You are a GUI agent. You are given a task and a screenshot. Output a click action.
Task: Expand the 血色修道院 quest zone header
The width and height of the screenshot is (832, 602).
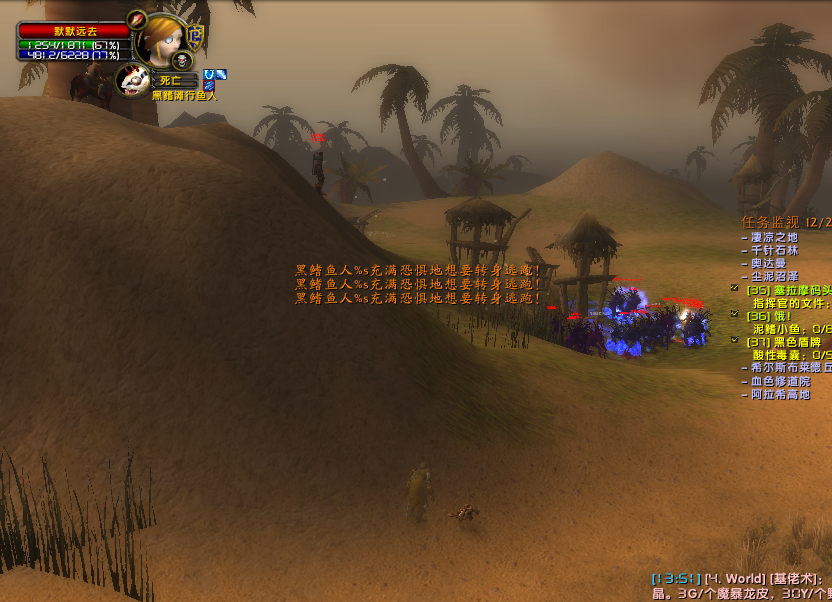781,381
